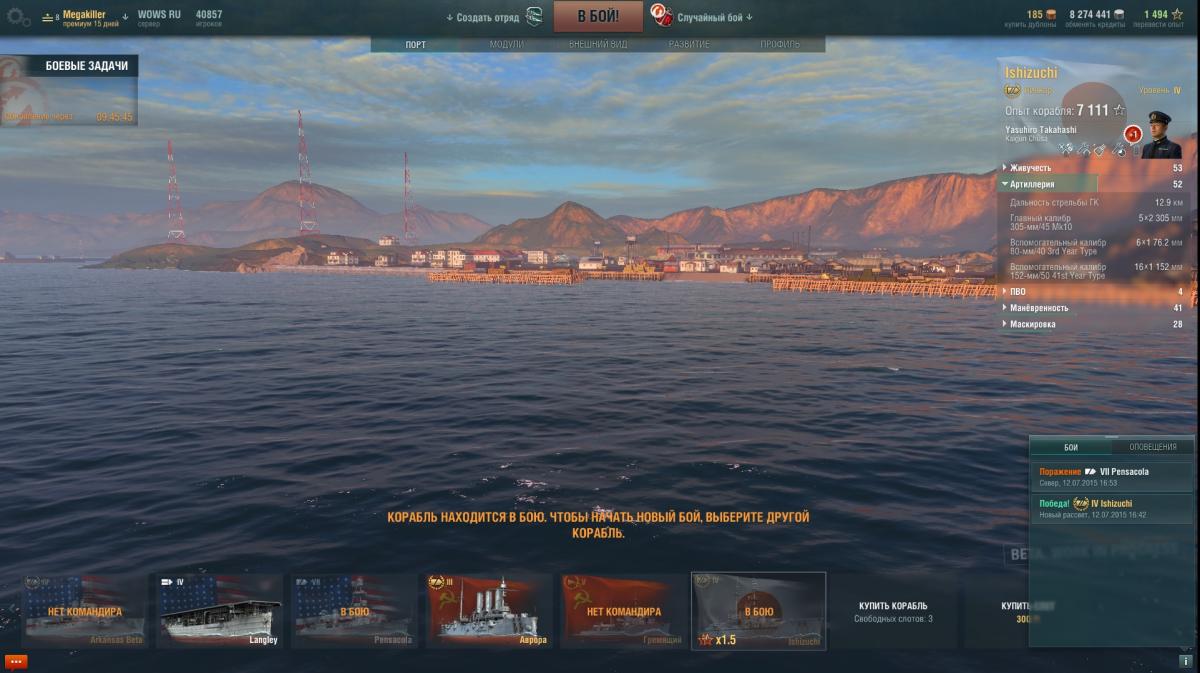Screen dimensions: 1200x673
Task: Show the ПРОФИЛЬ tab
Action: pyautogui.click(x=780, y=44)
